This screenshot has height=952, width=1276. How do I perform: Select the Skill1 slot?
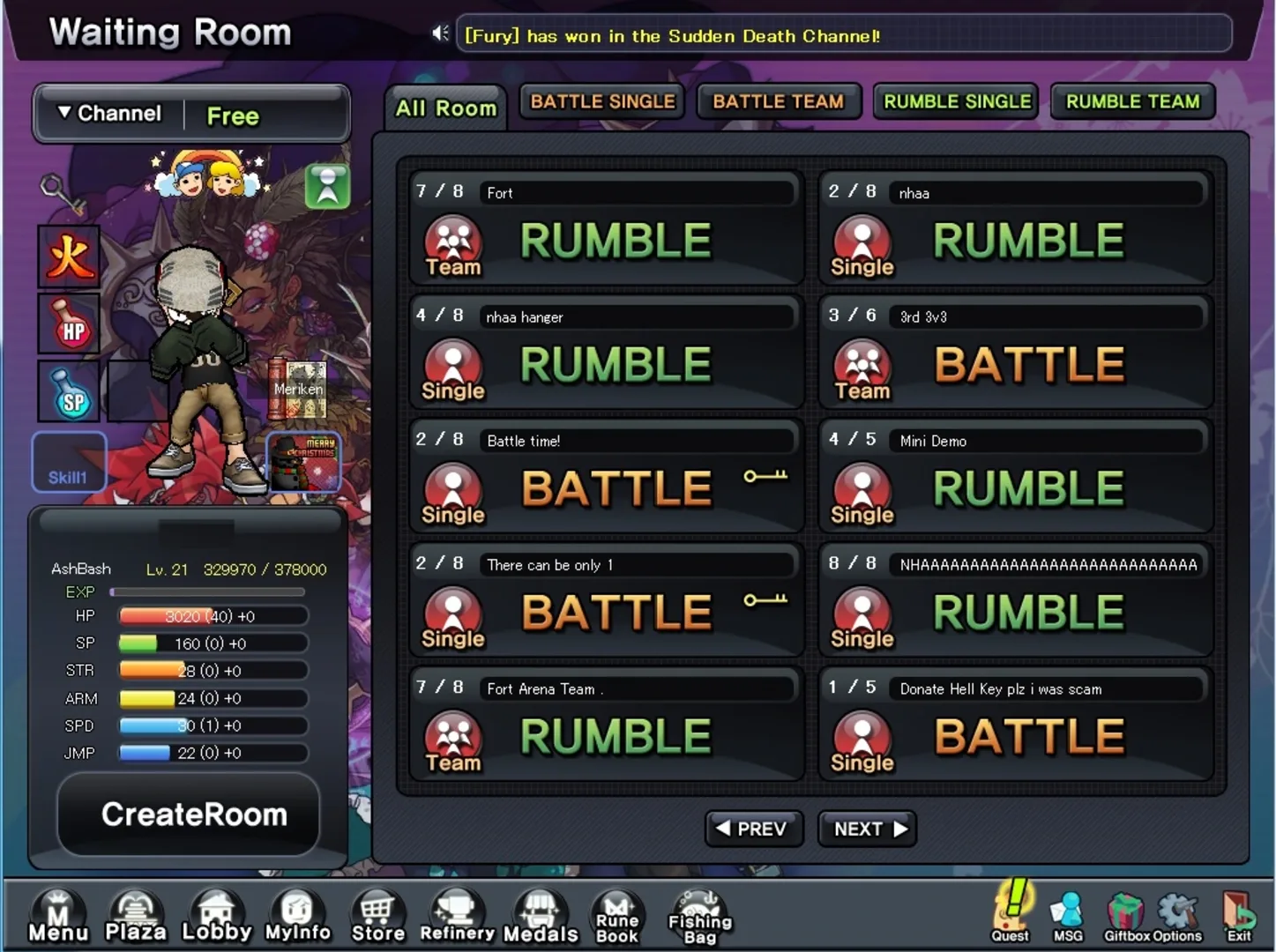click(x=68, y=461)
